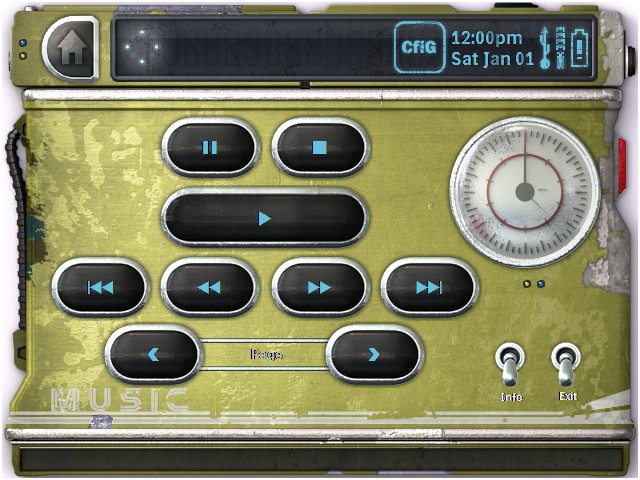Go to the previous page
640x480 pixels.
coord(154,354)
